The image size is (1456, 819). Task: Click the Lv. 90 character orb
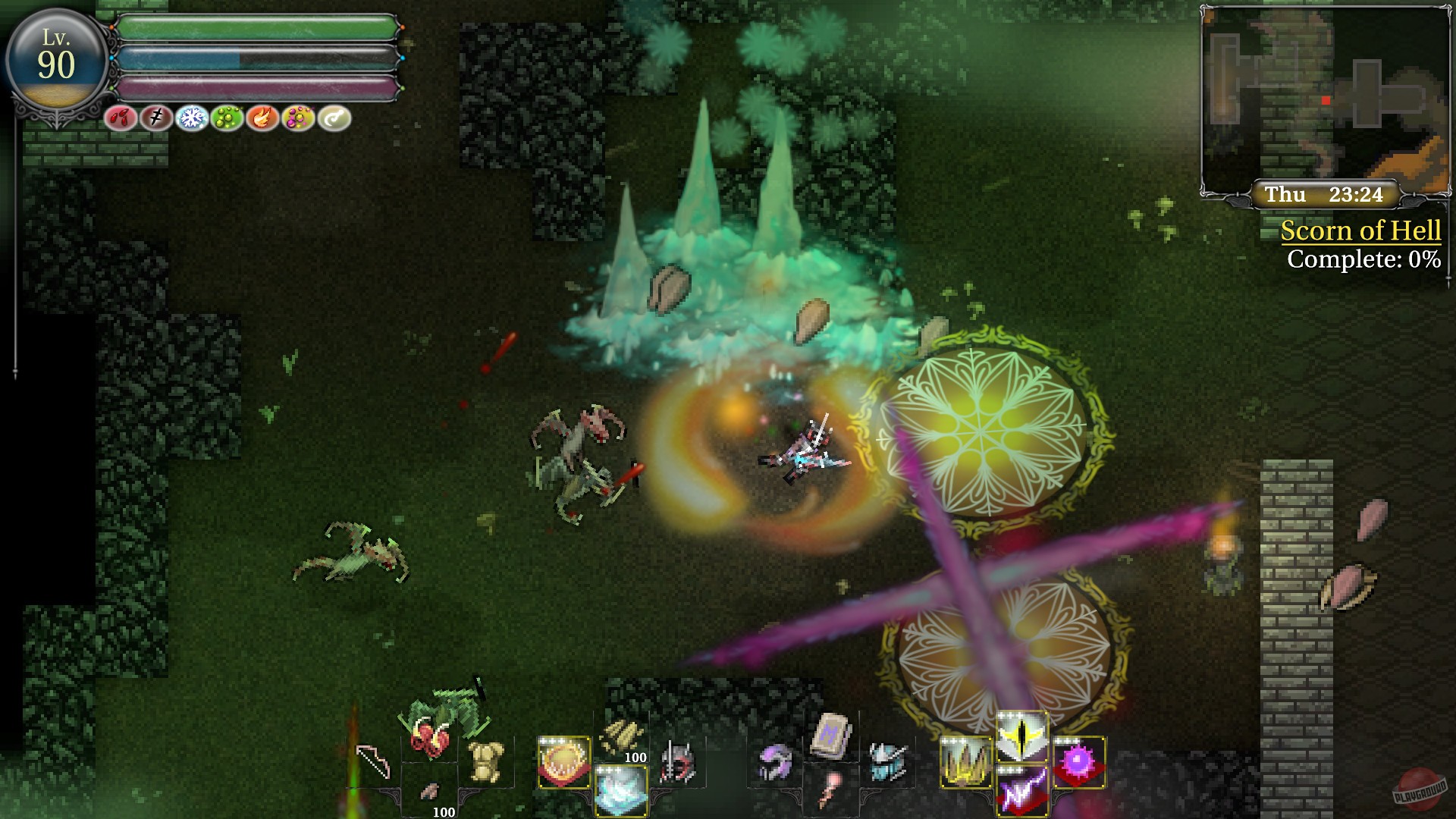[x=57, y=57]
